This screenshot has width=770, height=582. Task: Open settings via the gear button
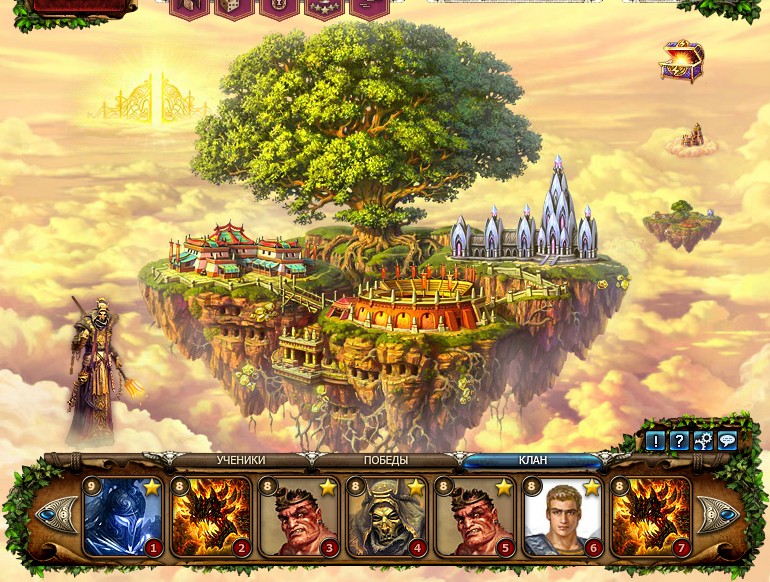(703, 441)
